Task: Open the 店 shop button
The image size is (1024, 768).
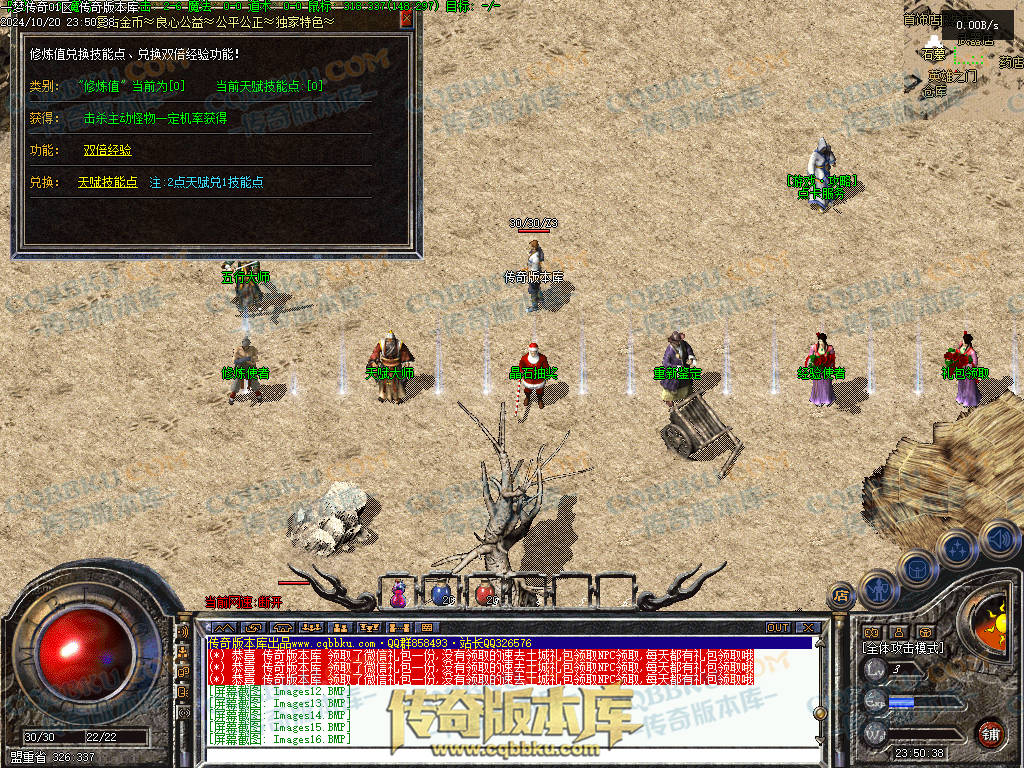Action: [840, 594]
